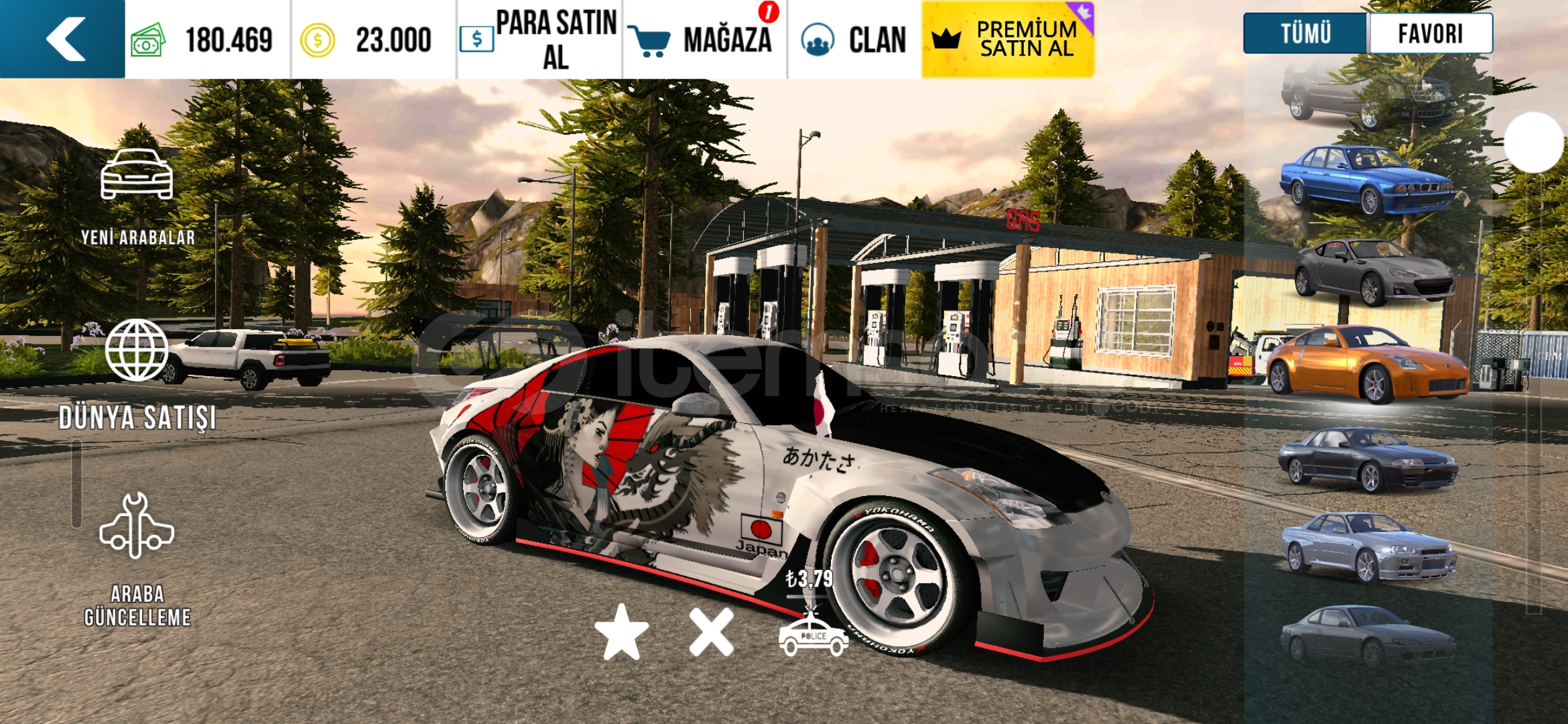Screen dimensions: 1568x724
Task: Toggle the police car icon
Action: pos(813,635)
